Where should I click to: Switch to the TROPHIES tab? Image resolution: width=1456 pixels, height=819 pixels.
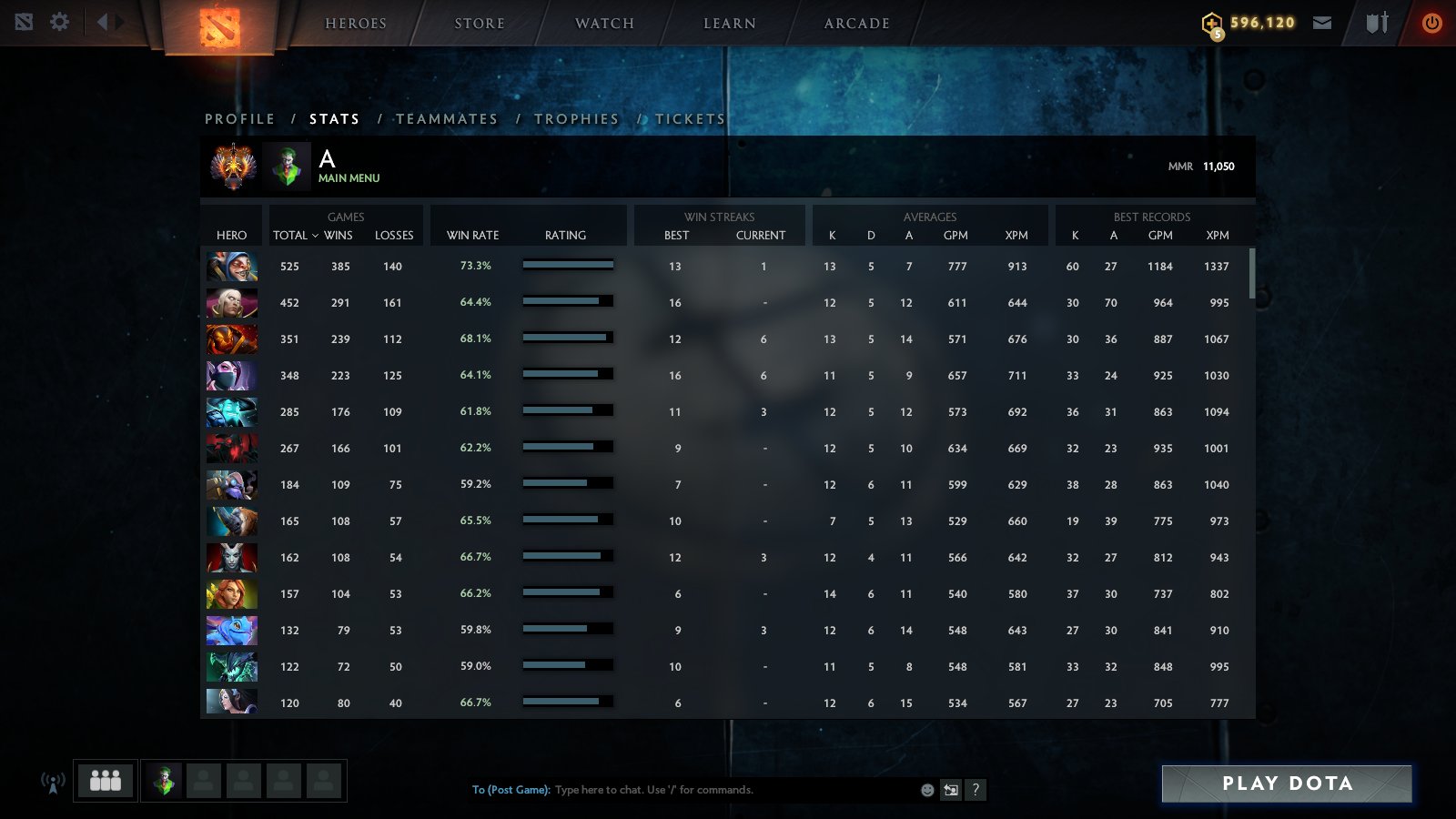[578, 118]
